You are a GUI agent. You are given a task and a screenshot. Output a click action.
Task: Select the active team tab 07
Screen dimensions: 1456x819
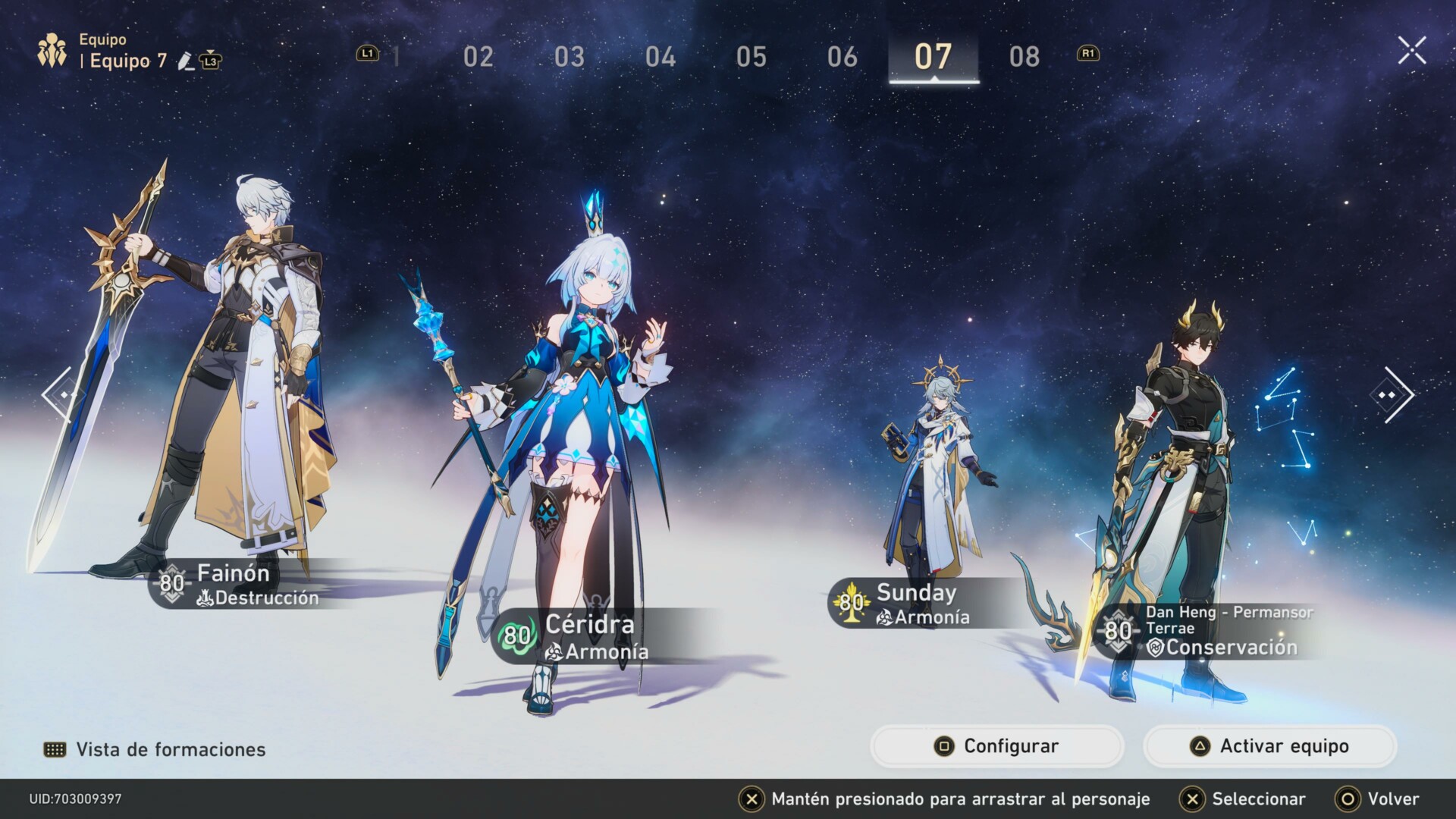tap(933, 57)
